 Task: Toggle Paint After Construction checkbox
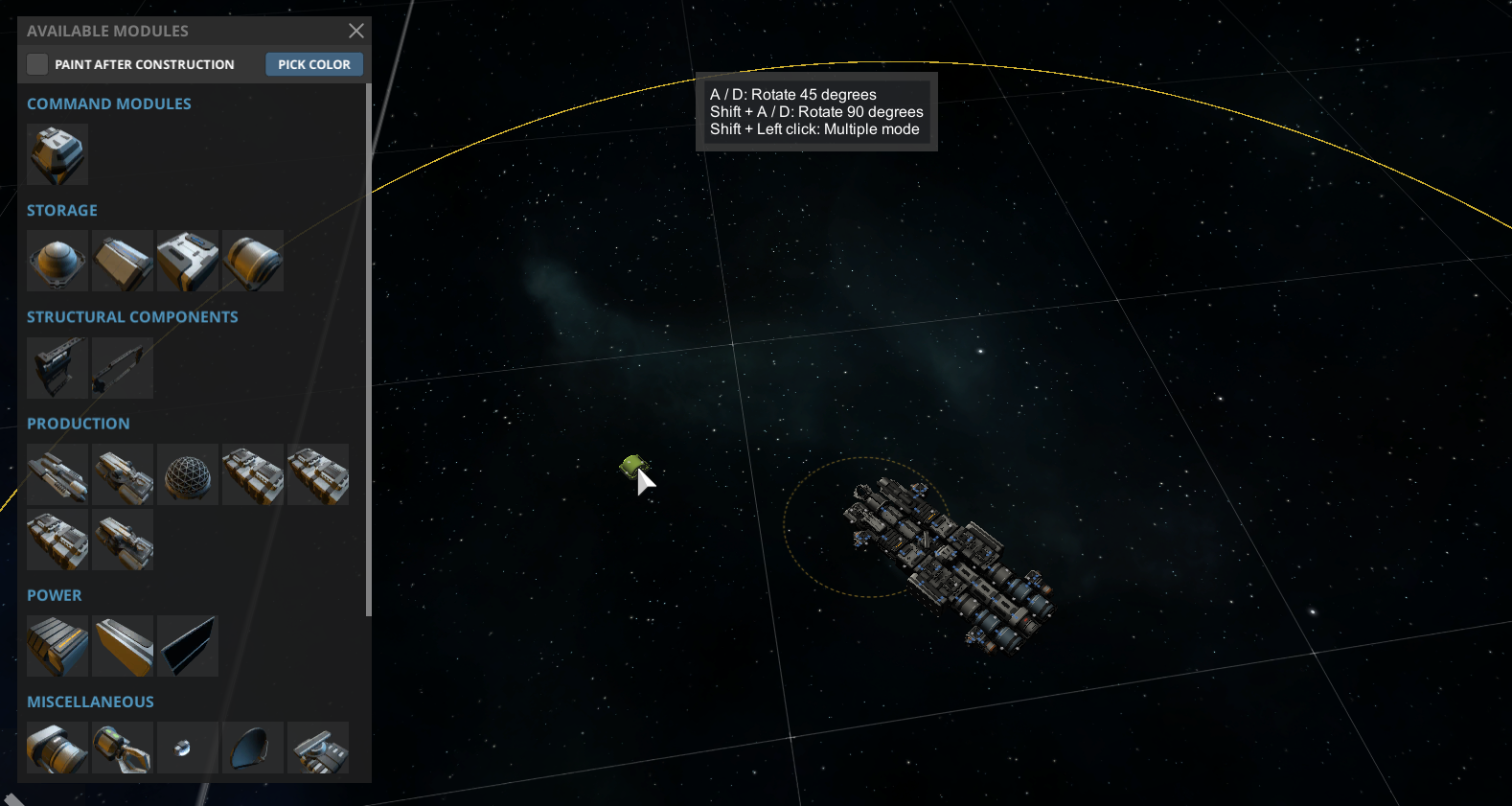point(37,64)
